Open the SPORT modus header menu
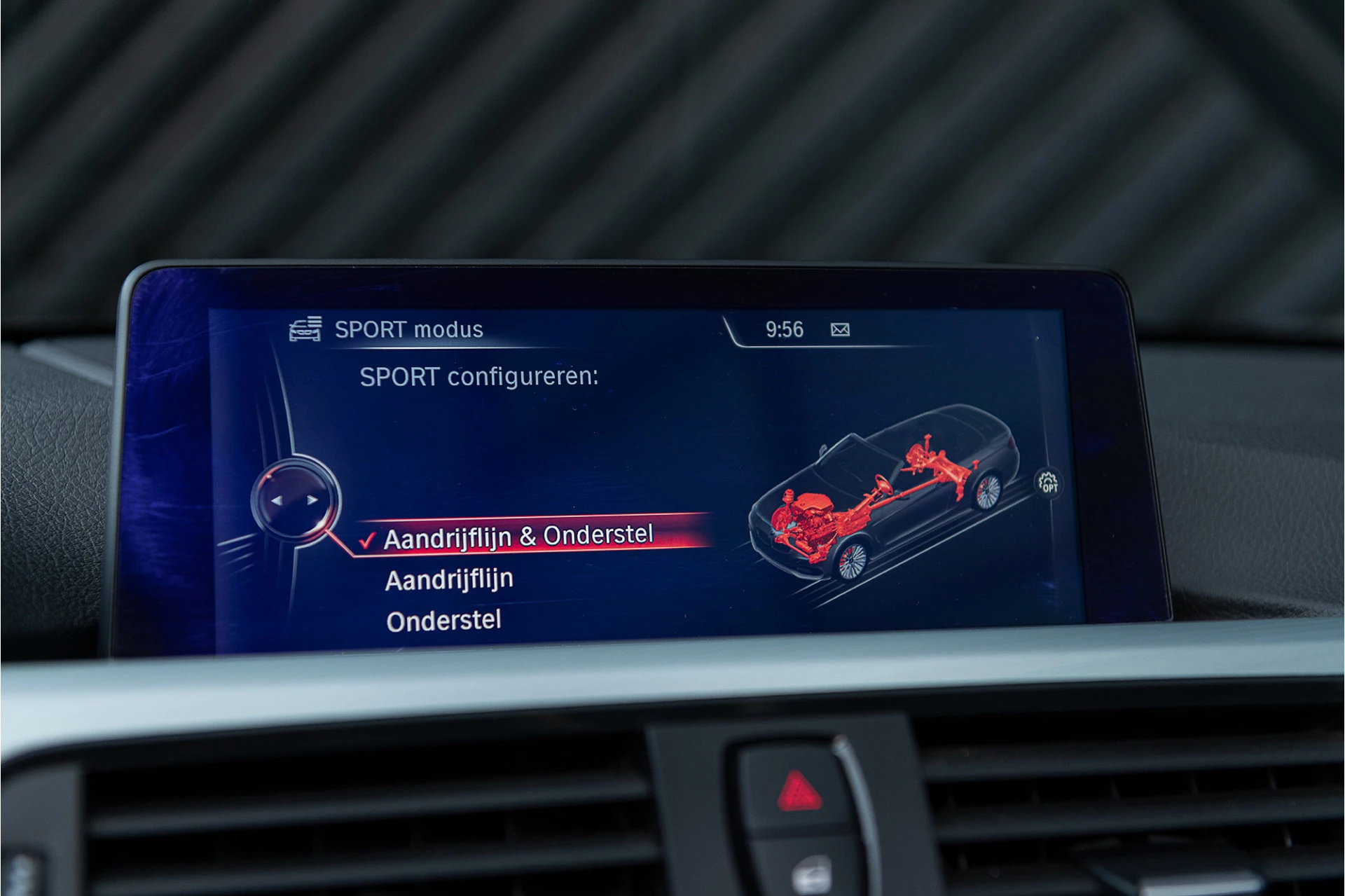Screen dimensions: 1345x896 pyautogui.click(x=408, y=329)
